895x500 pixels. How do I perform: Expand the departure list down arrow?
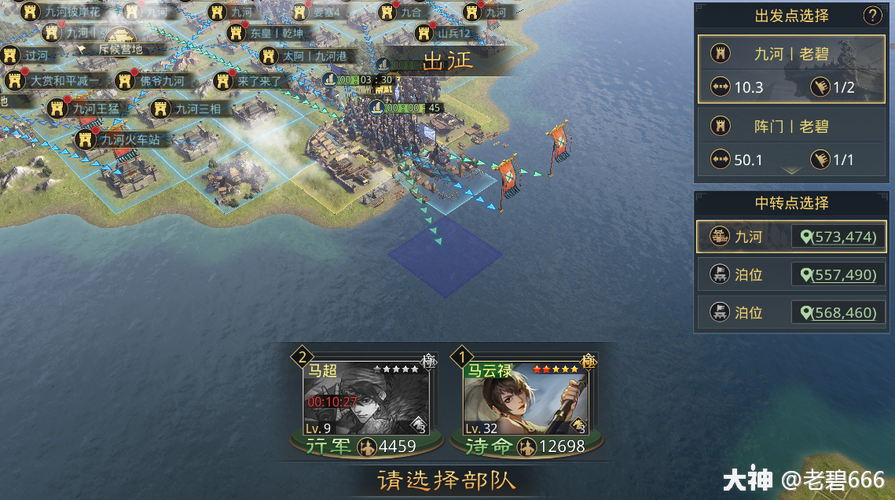click(791, 172)
